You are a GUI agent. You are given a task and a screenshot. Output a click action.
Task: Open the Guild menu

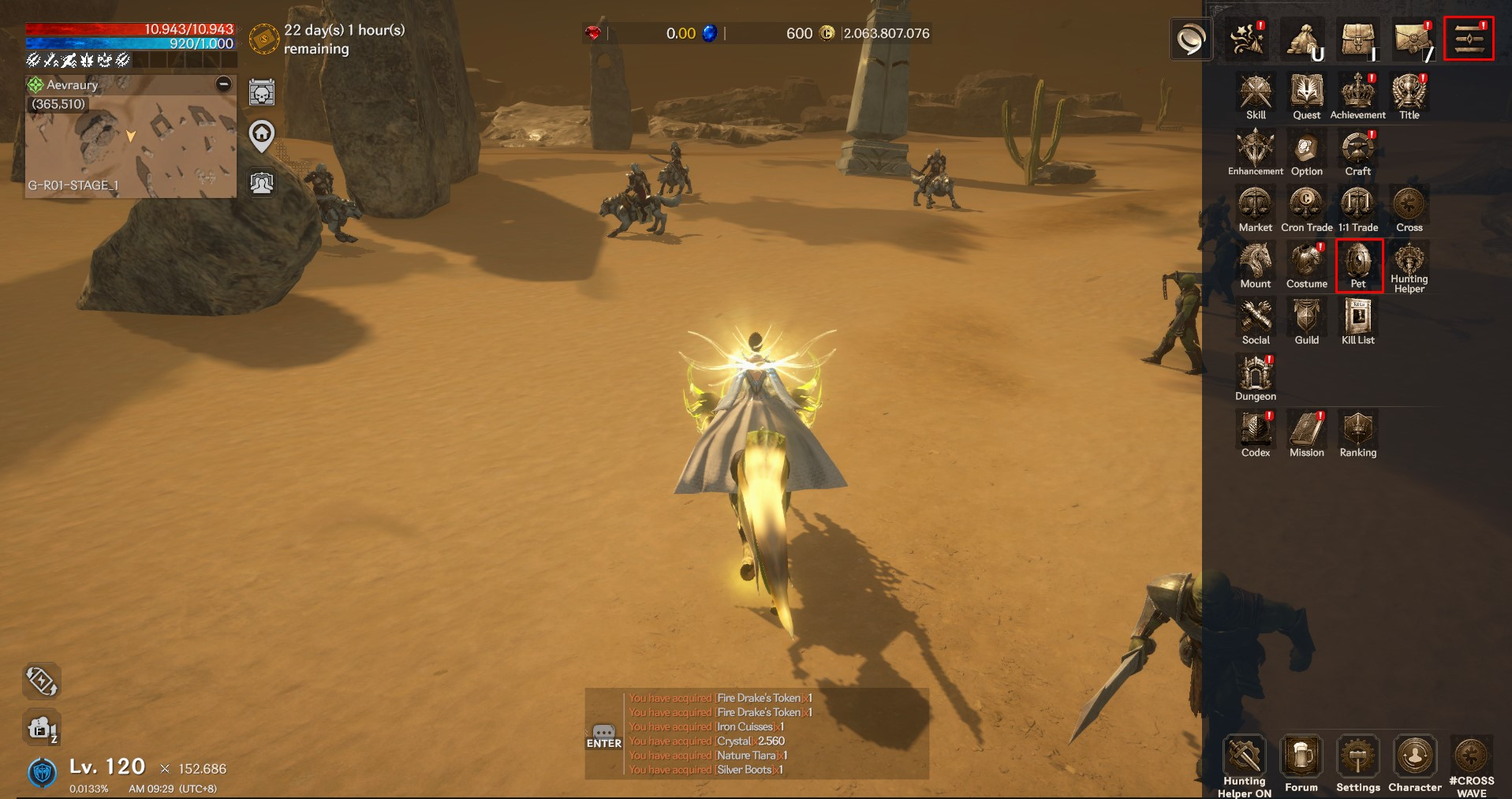(x=1306, y=319)
